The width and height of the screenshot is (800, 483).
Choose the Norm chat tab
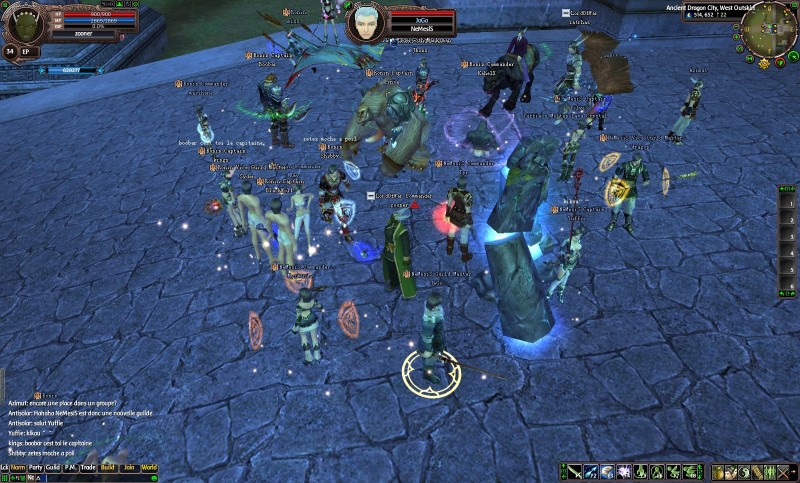[x=18, y=467]
